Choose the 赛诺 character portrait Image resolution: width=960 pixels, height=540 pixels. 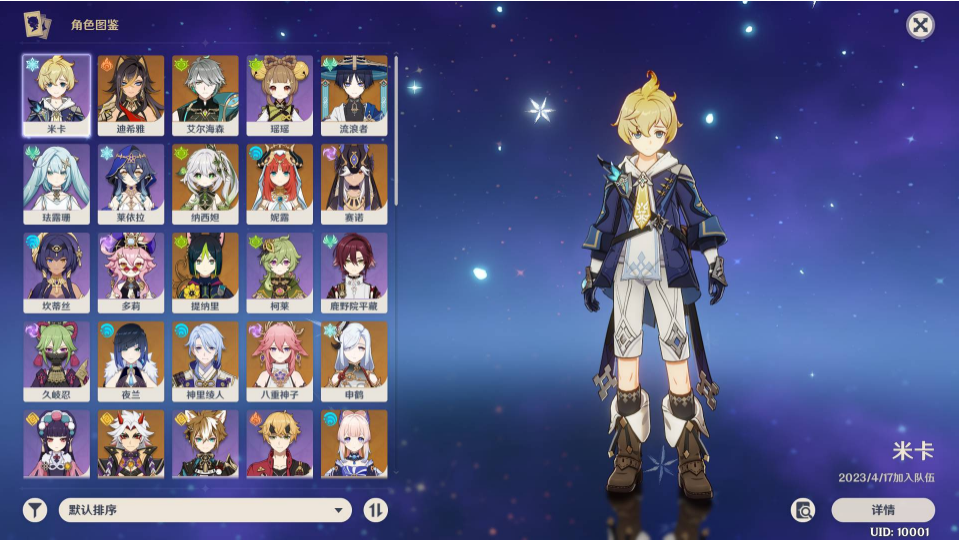tap(354, 184)
